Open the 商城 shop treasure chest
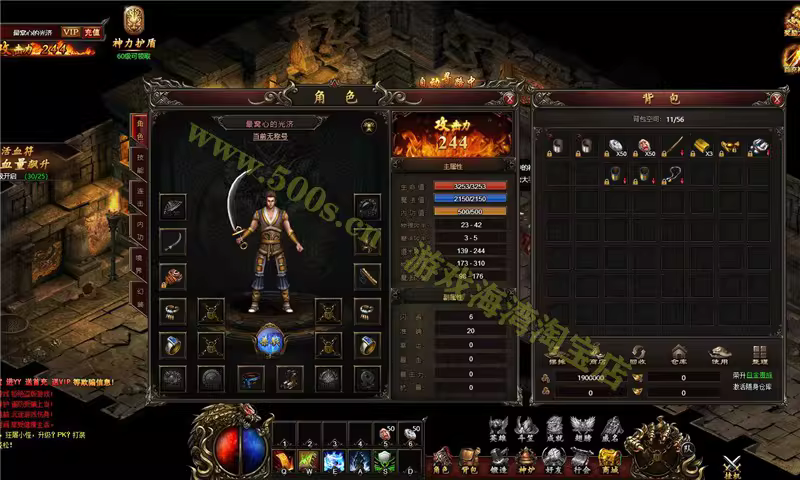Viewport: 800px width, 480px height. pyautogui.click(x=608, y=458)
